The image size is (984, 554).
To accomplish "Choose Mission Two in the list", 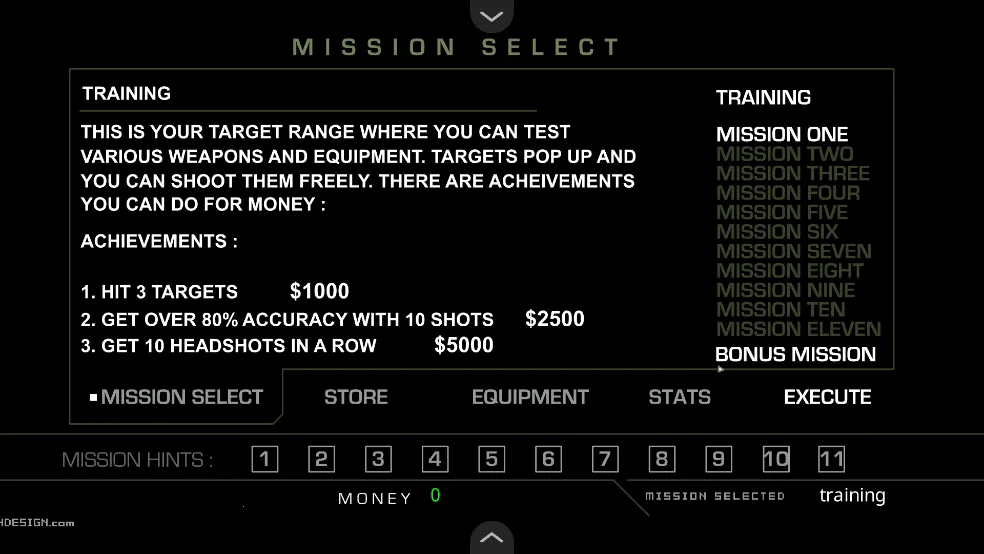I will click(784, 154).
